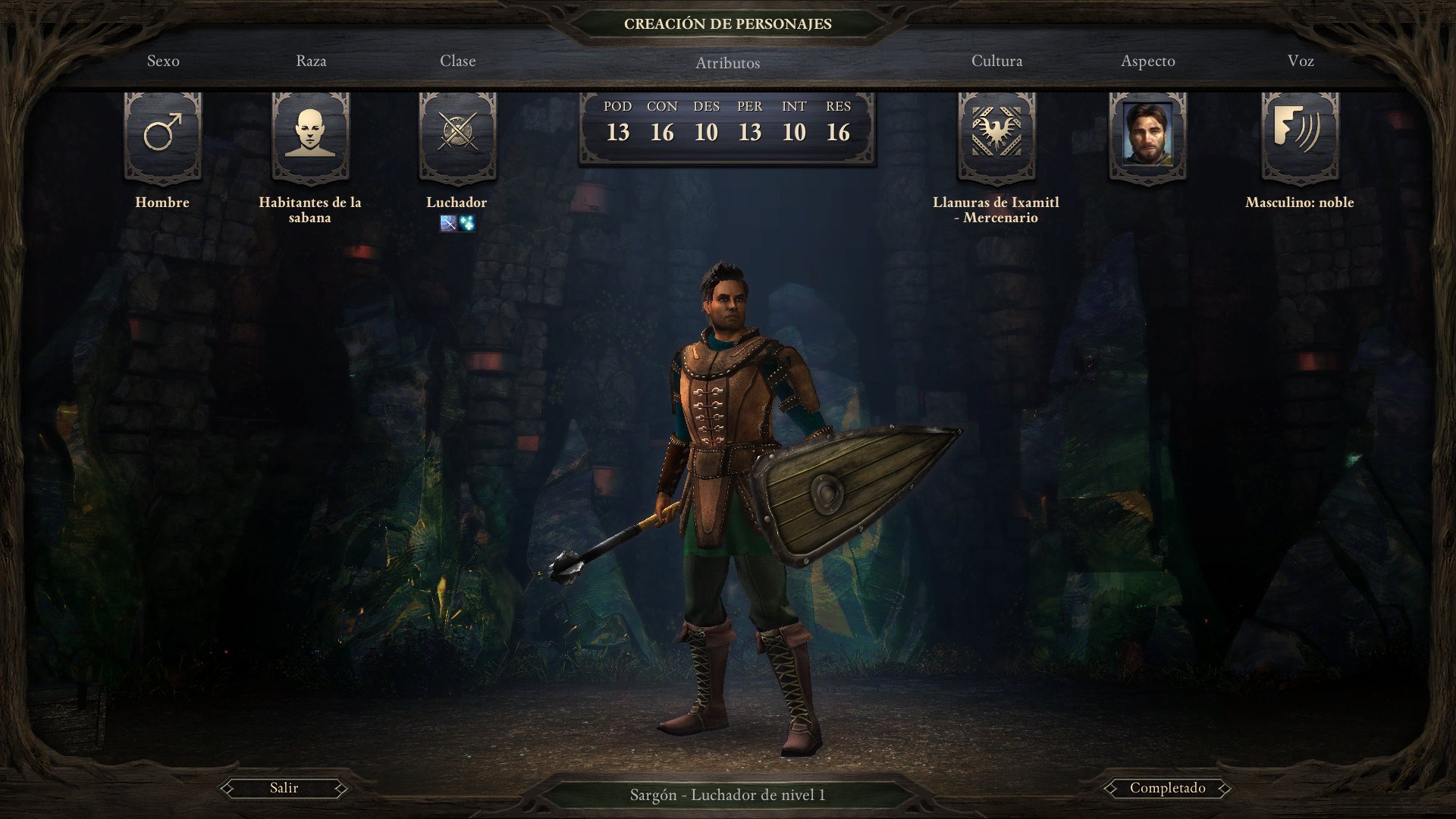Click the eagle crest icon for Llanuras de Ixamitl

(x=996, y=136)
